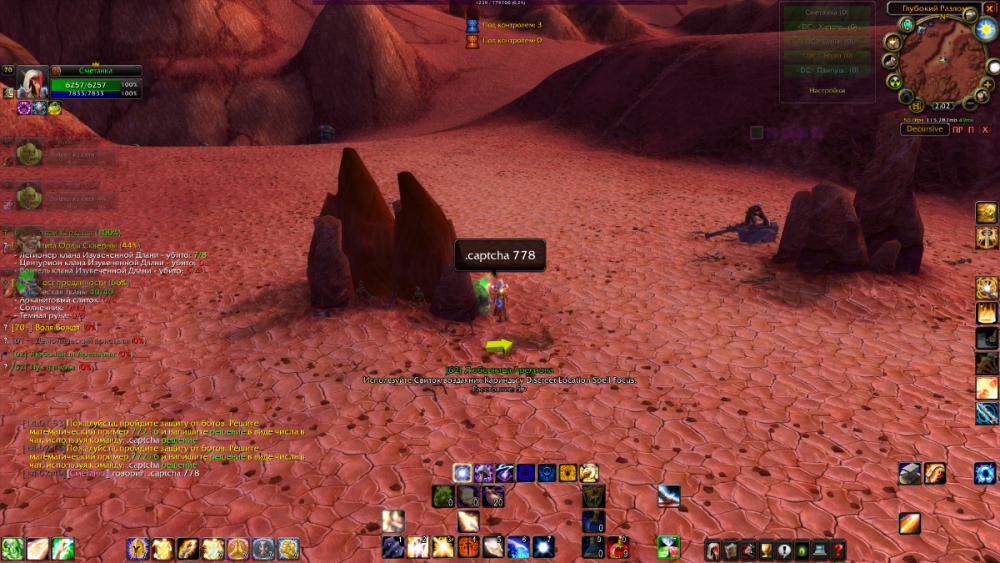Open the red question mark help button
This screenshot has height=563, width=1000.
[x=838, y=549]
